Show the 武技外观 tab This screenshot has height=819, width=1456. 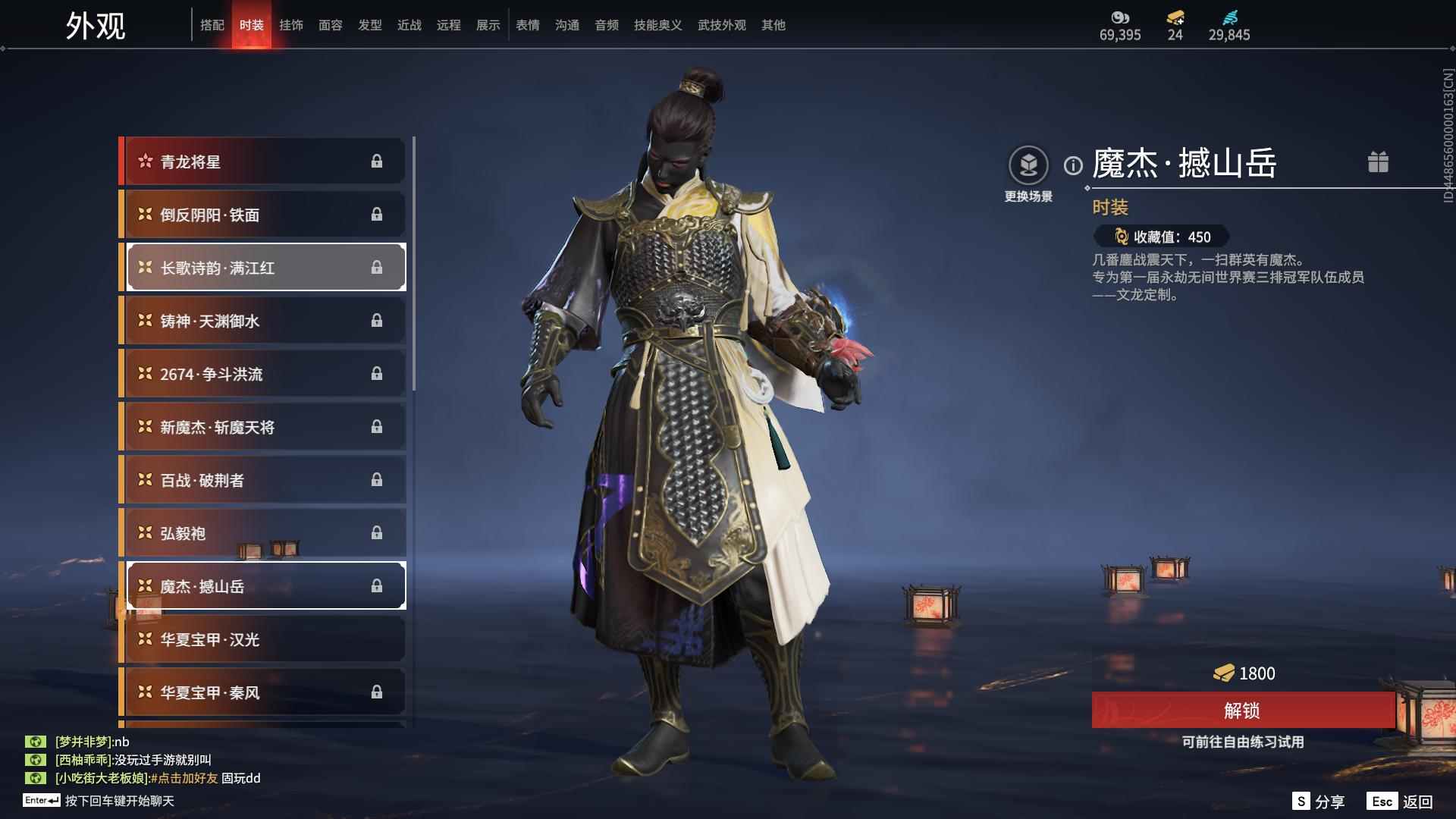pyautogui.click(x=721, y=25)
